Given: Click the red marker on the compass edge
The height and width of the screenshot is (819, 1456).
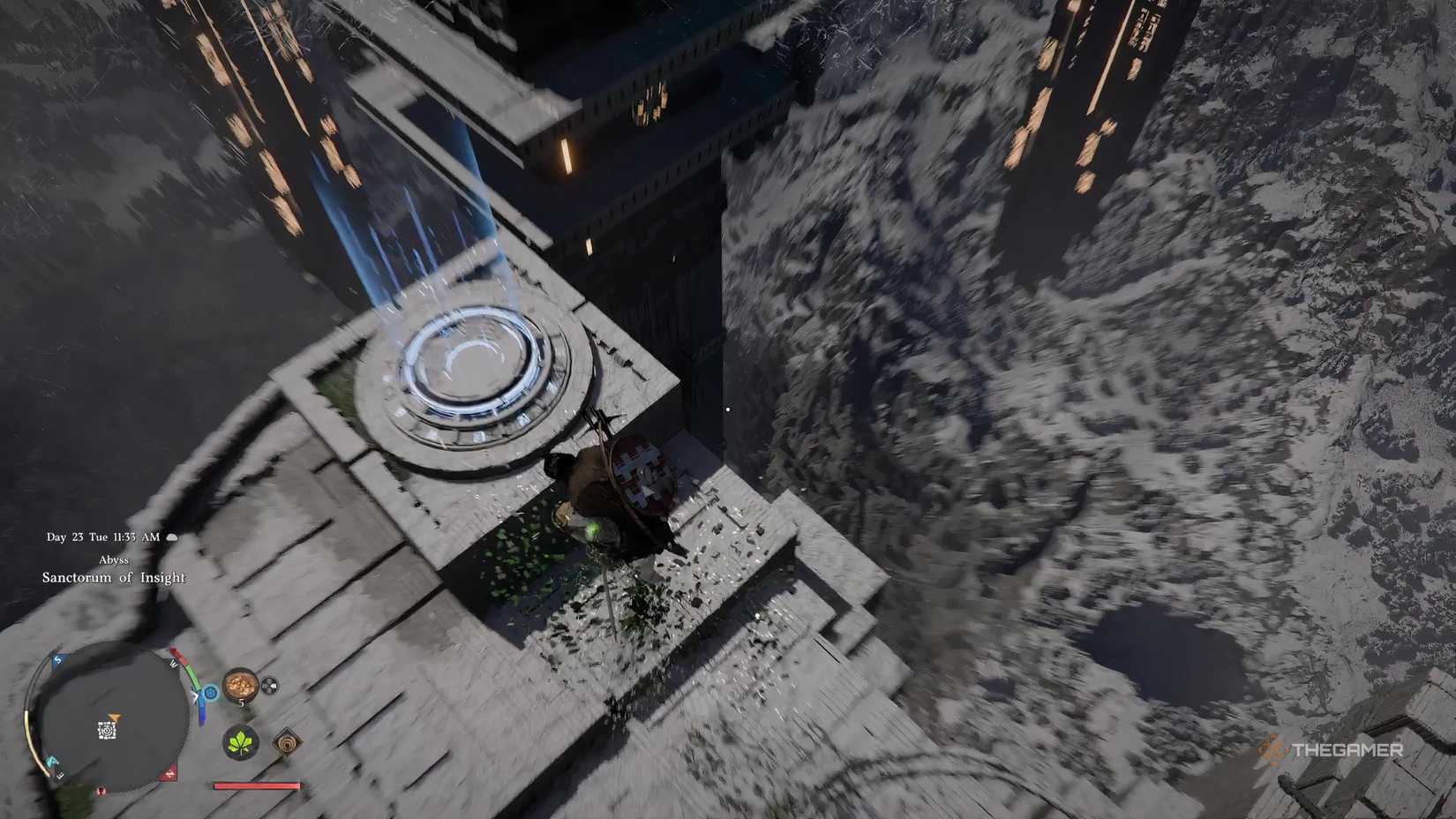Looking at the screenshot, I should 168,773.
